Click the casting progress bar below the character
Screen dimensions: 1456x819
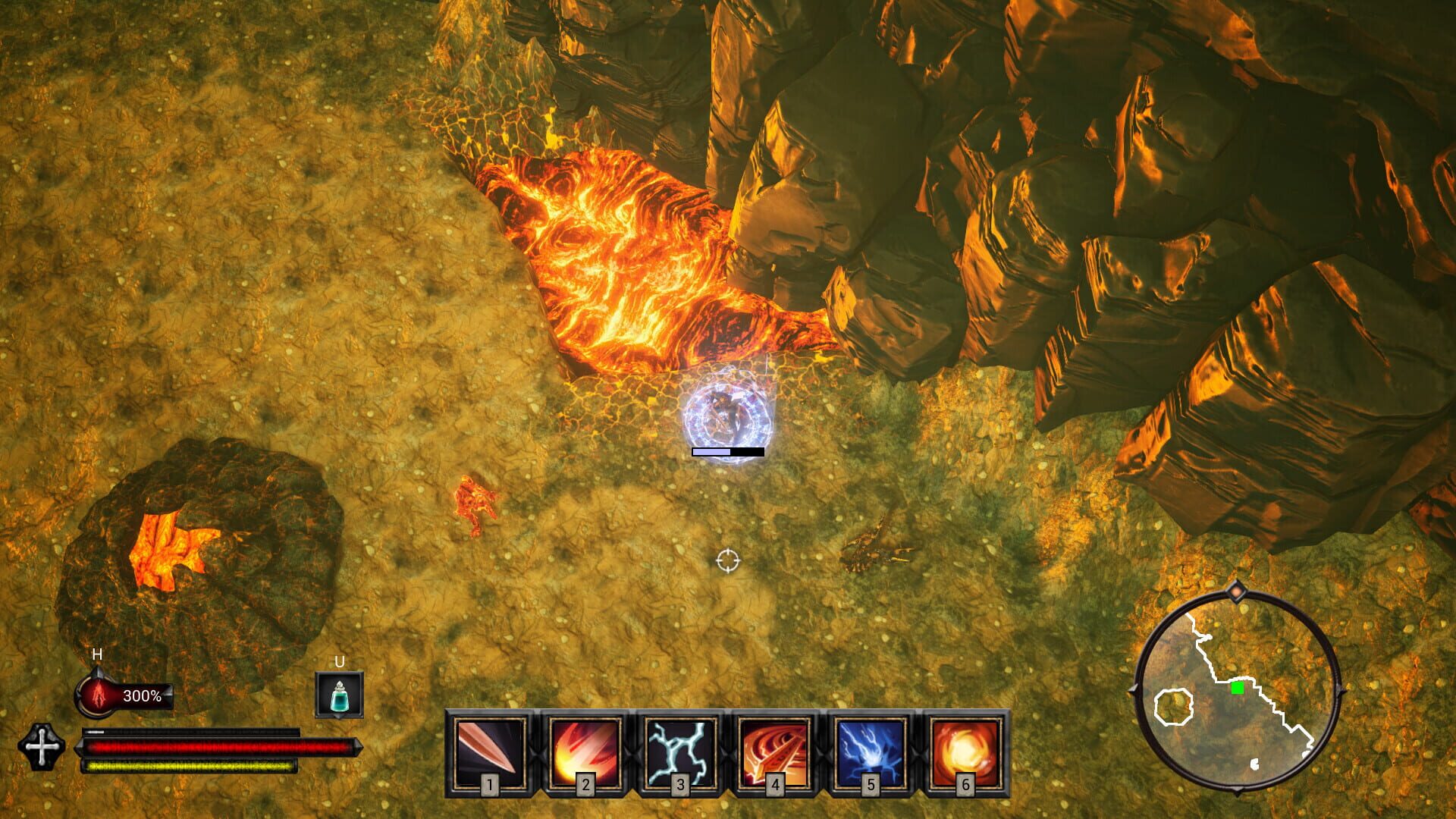(x=726, y=451)
